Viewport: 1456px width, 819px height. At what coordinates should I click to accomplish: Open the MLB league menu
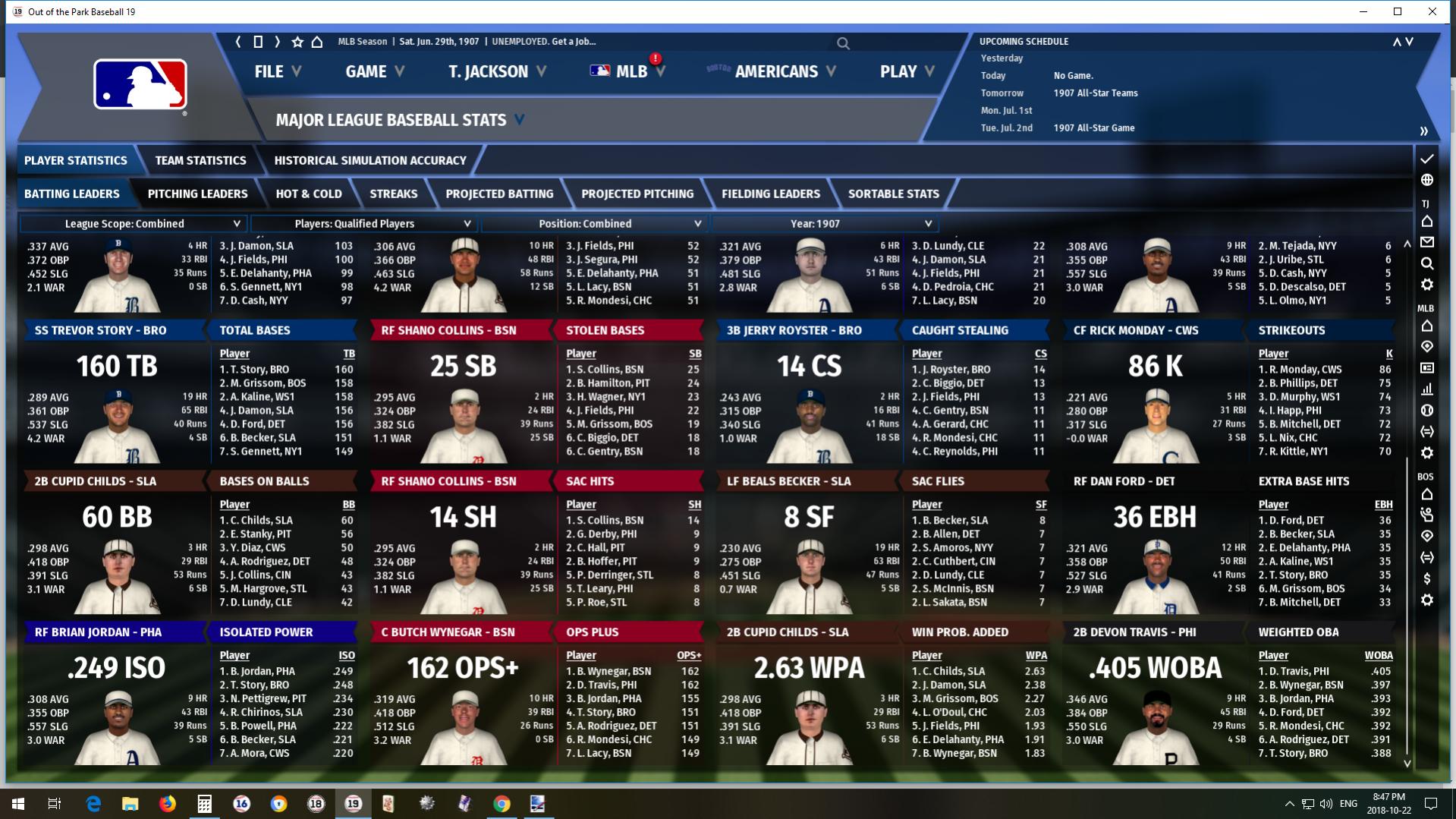[628, 71]
